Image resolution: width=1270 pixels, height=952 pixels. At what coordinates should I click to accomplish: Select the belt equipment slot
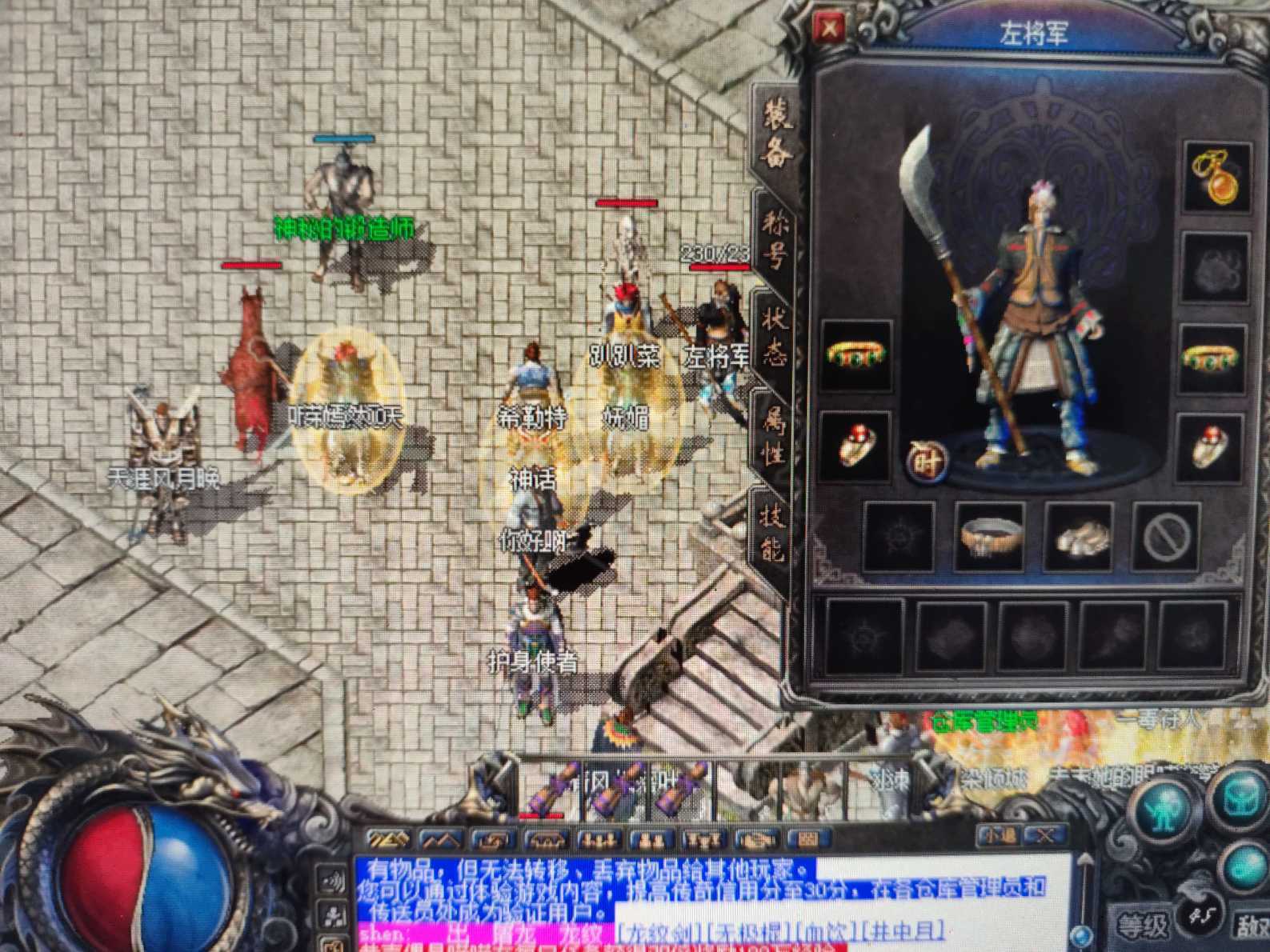tap(989, 537)
